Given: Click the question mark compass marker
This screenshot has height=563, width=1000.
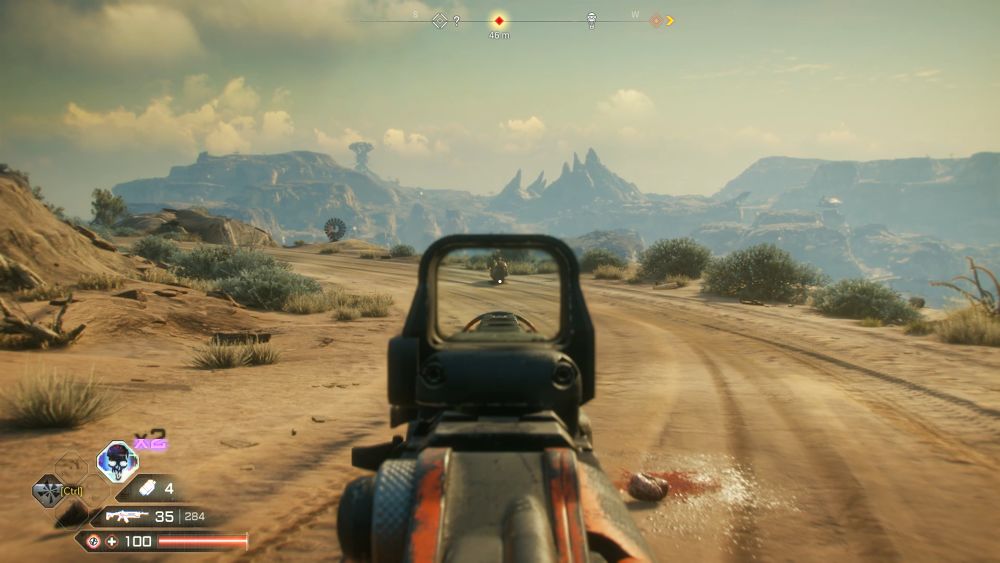Looking at the screenshot, I should [x=457, y=21].
